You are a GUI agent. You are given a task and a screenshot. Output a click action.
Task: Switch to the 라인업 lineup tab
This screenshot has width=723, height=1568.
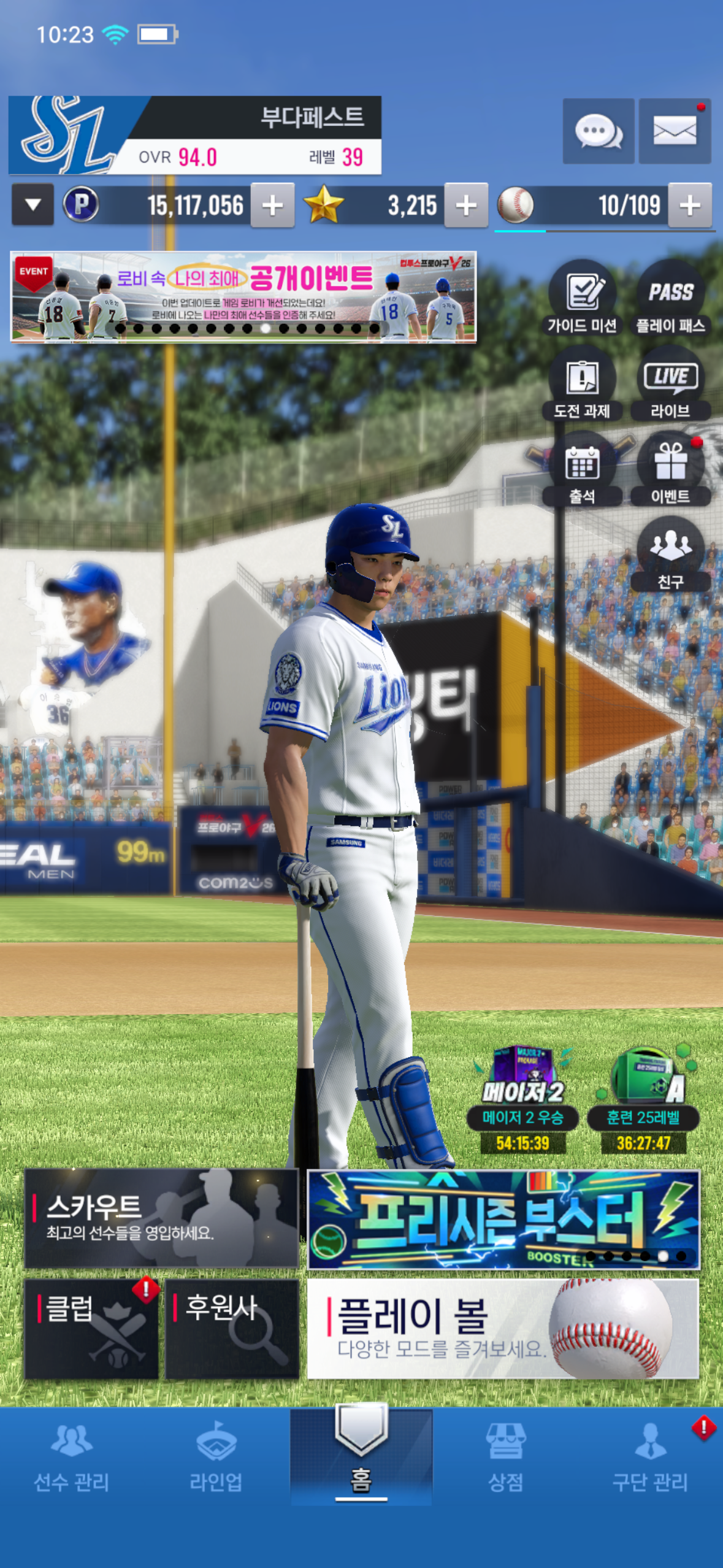click(216, 1457)
